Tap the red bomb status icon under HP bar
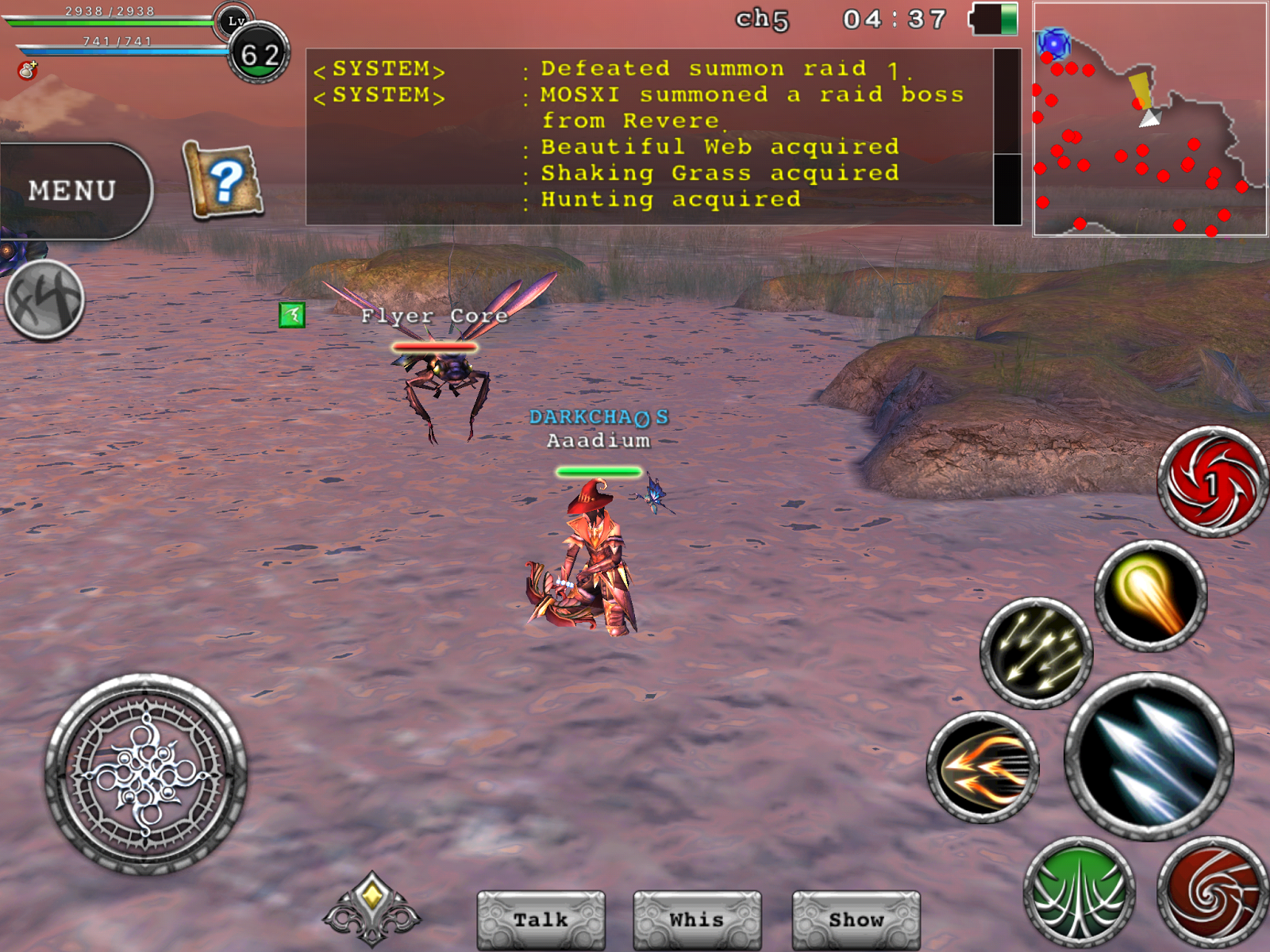The height and width of the screenshot is (952, 1270). (28, 71)
